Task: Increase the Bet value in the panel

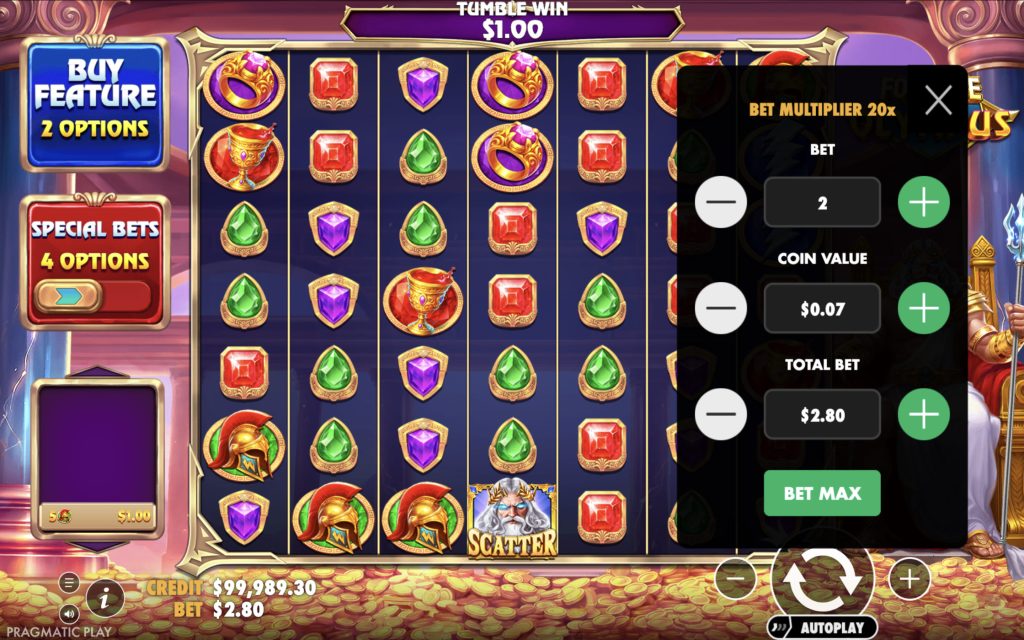Action: coord(923,203)
